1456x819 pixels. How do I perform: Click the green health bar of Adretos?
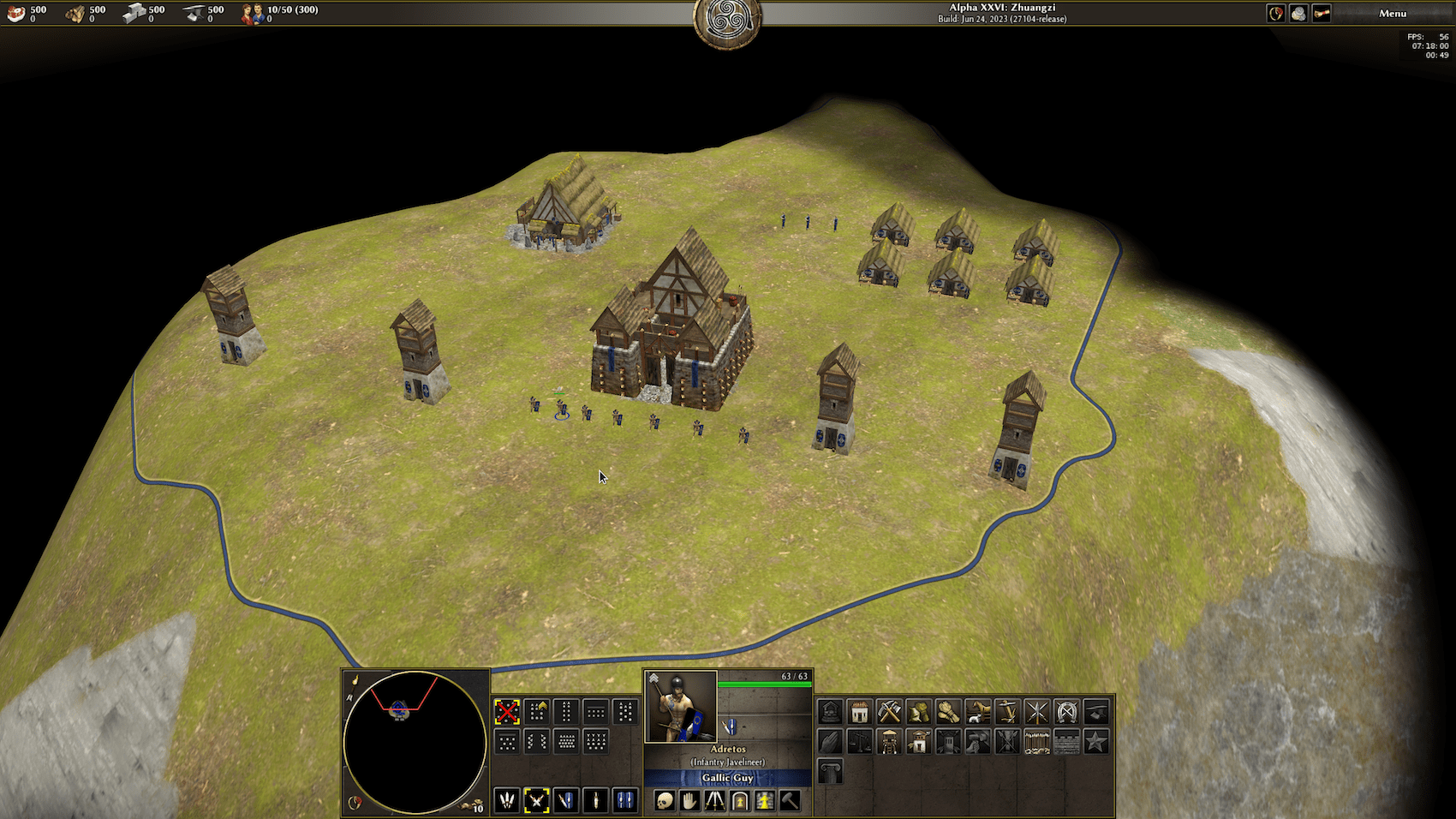[765, 682]
